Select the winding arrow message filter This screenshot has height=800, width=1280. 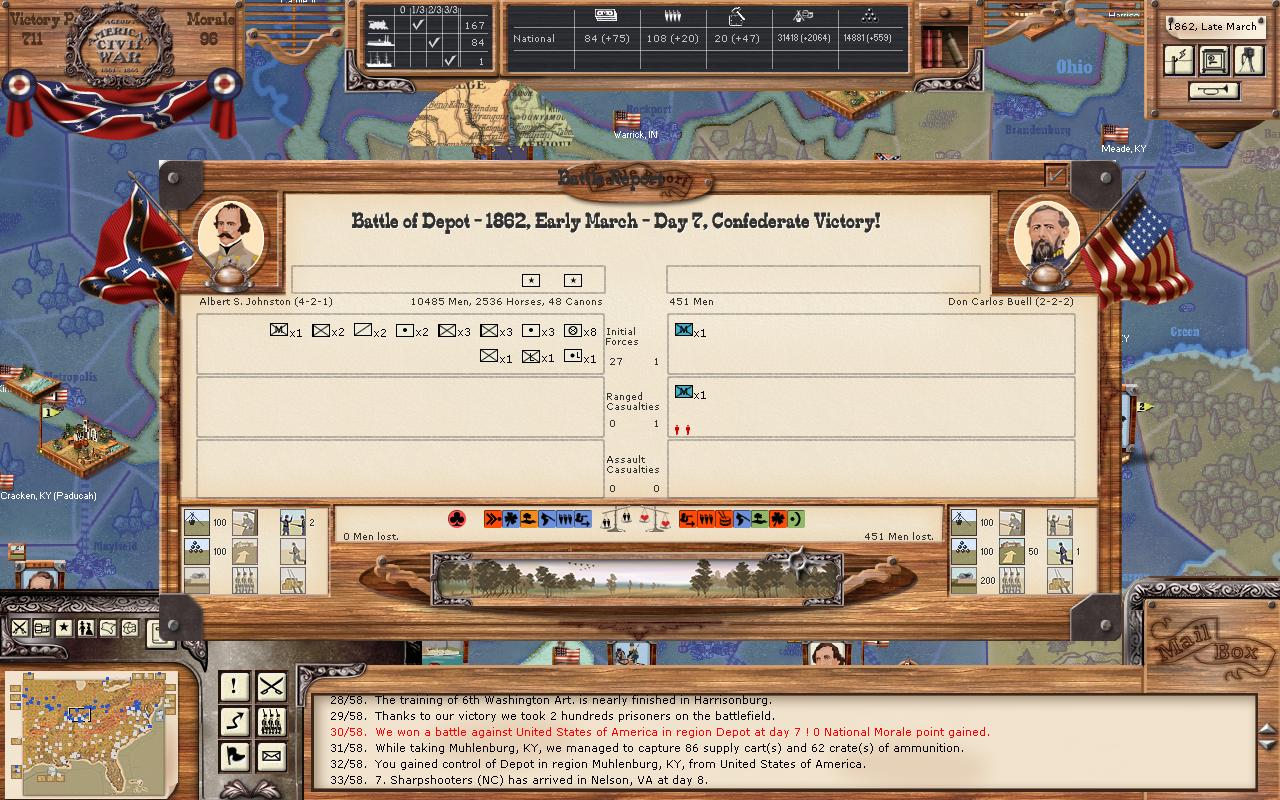click(x=234, y=721)
